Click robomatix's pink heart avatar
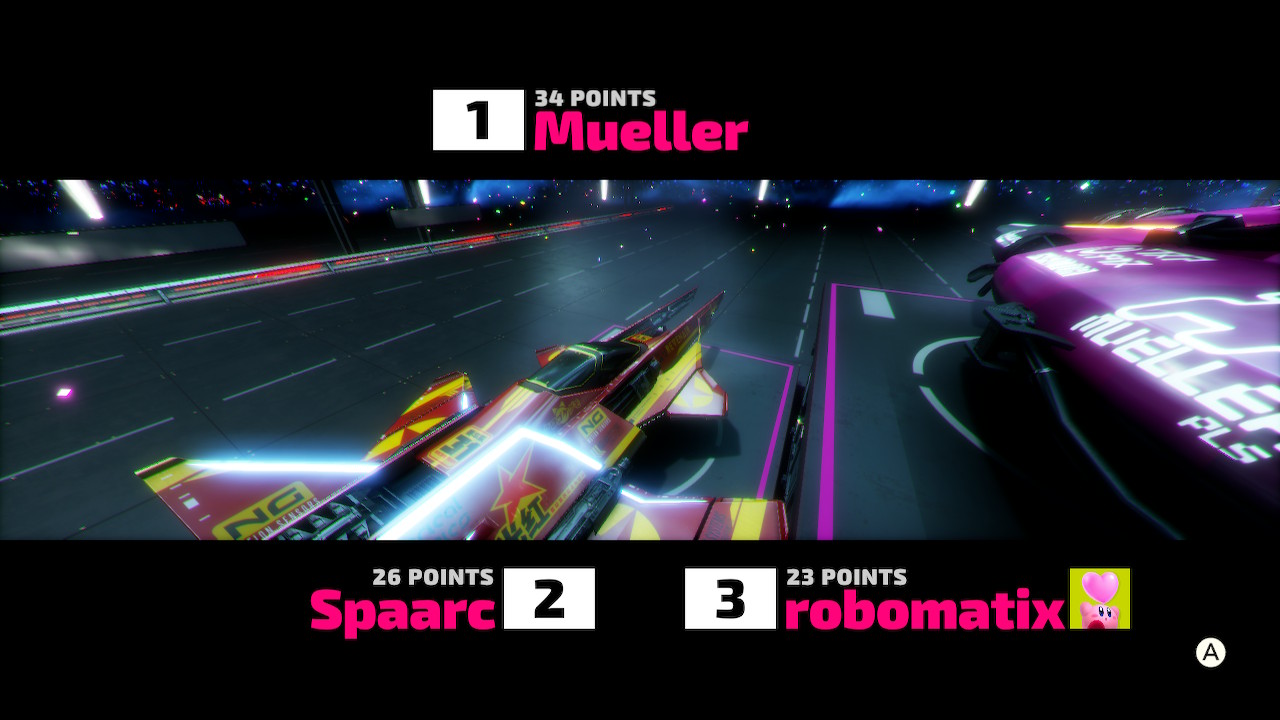 pyautogui.click(x=1100, y=599)
